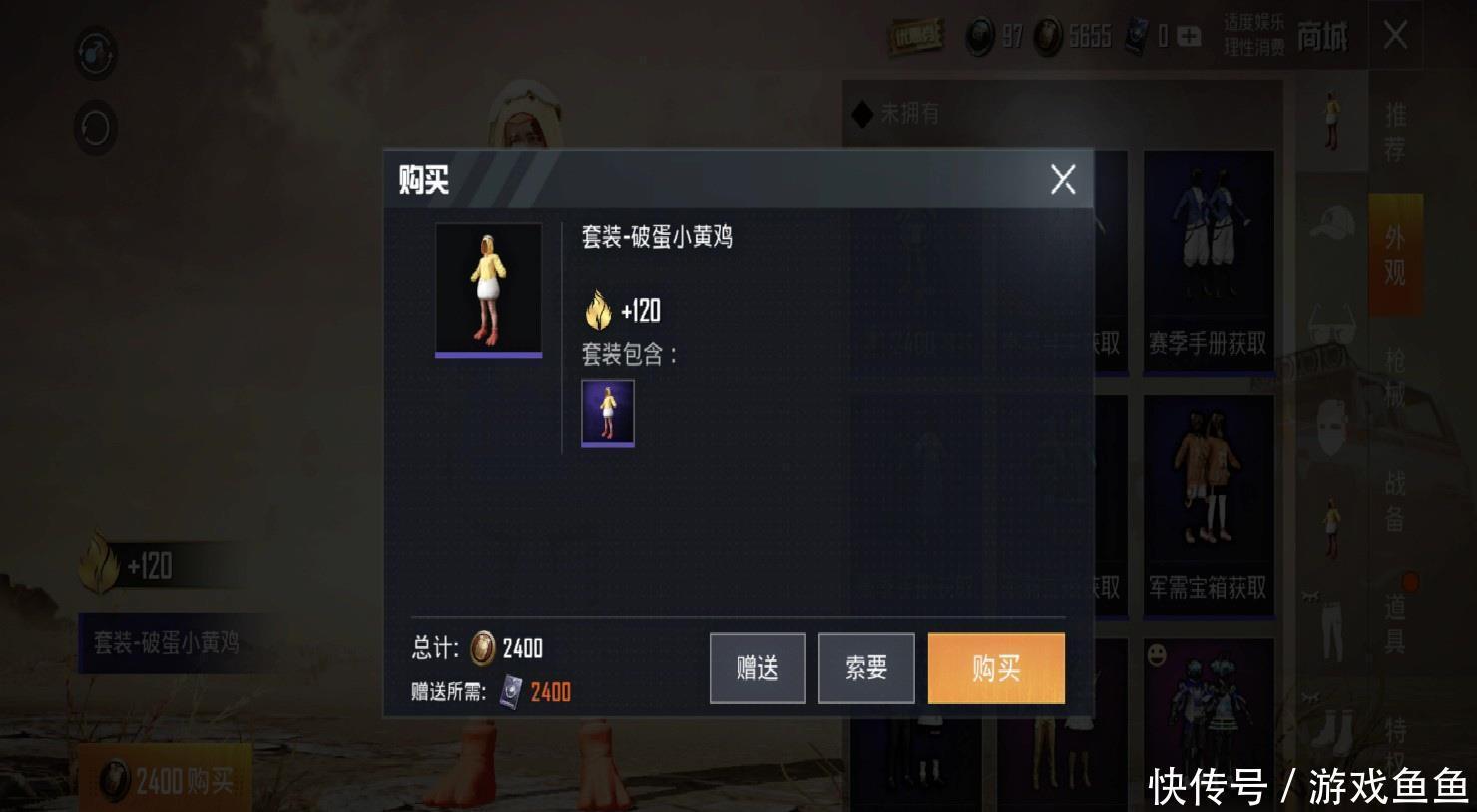Click the + button to recharge currency
The width and height of the screenshot is (1477, 812).
pos(1187,36)
